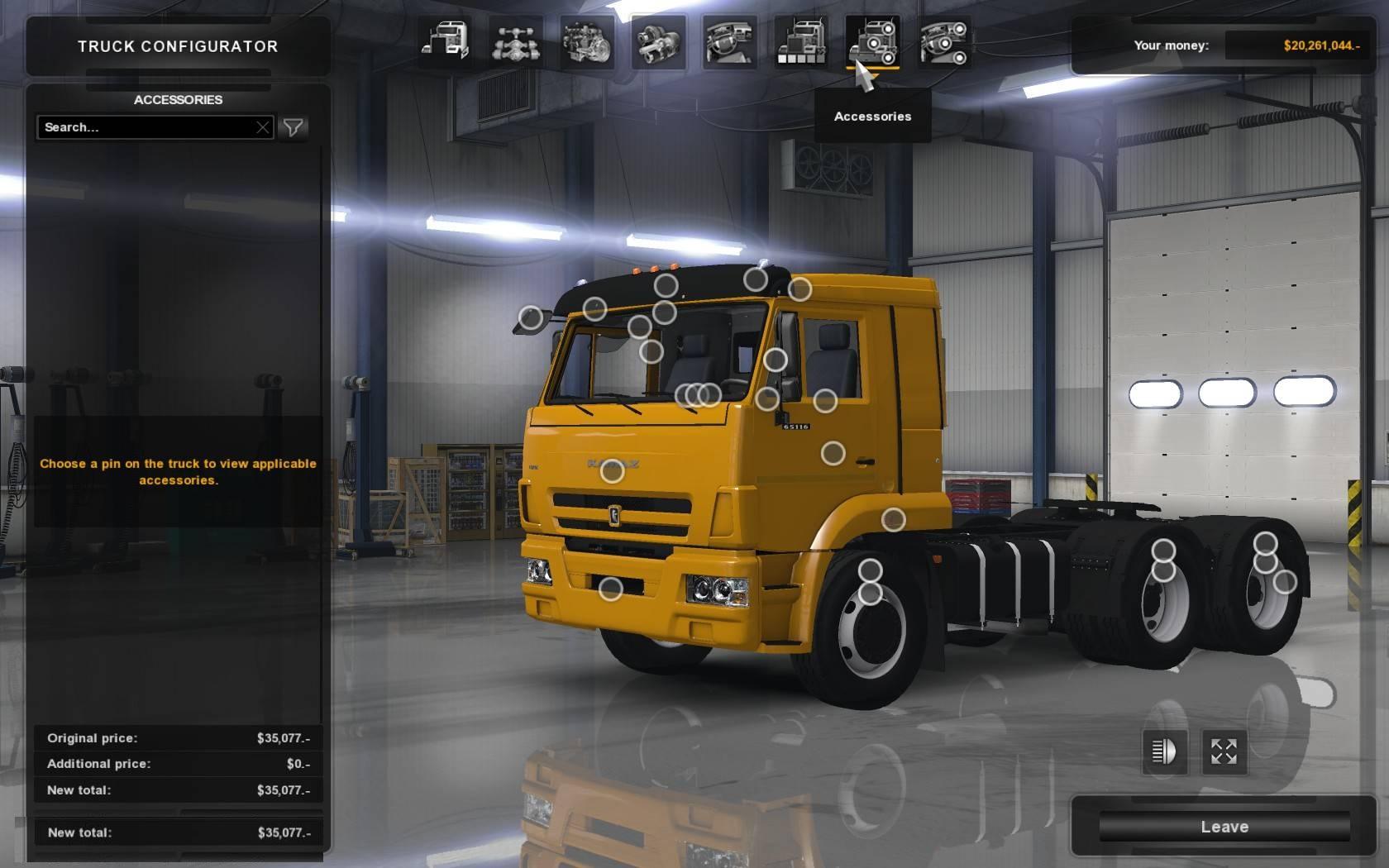Open the transmission tab

point(658,41)
